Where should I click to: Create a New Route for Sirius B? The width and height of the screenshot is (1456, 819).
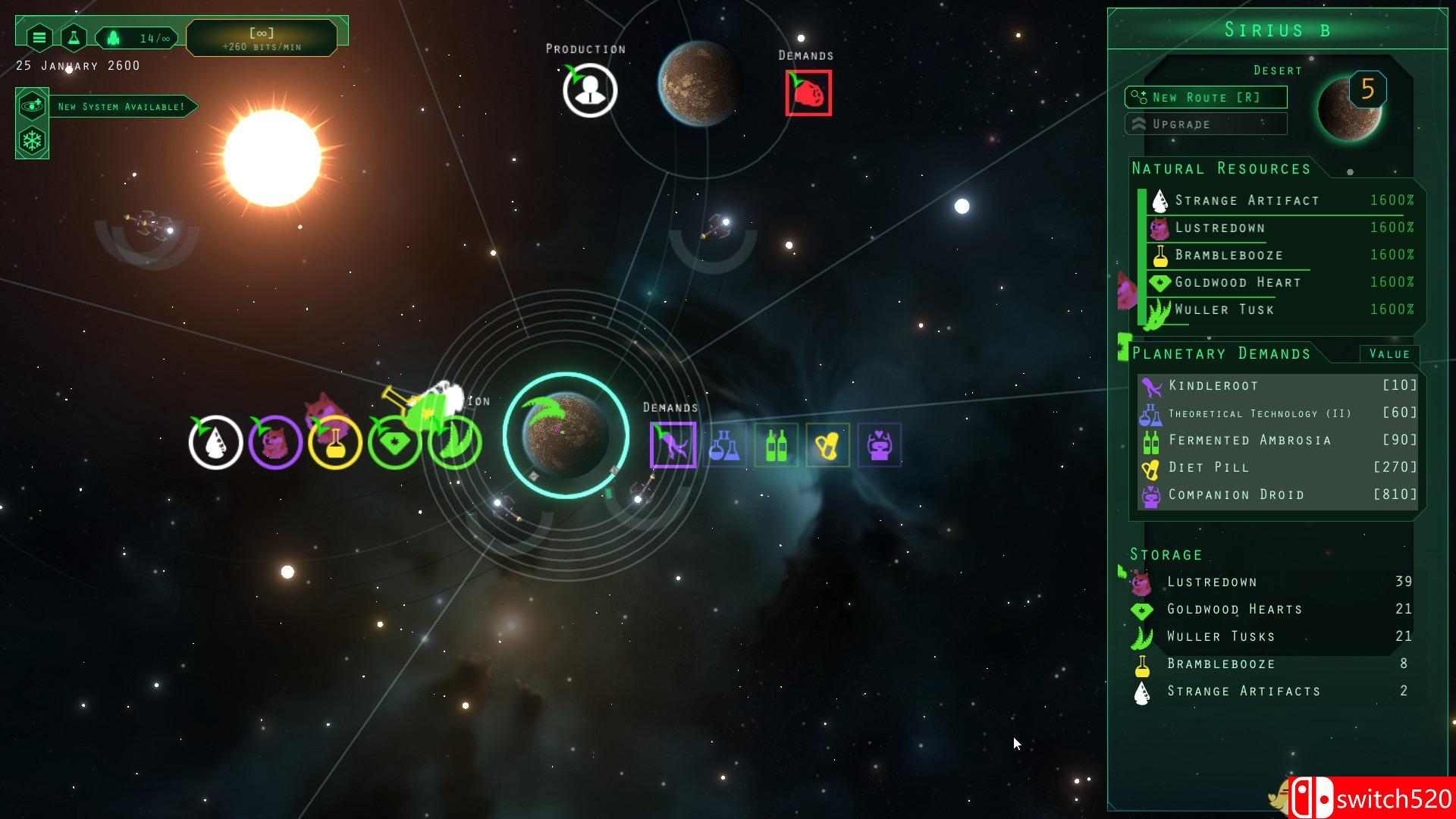[x=1205, y=97]
